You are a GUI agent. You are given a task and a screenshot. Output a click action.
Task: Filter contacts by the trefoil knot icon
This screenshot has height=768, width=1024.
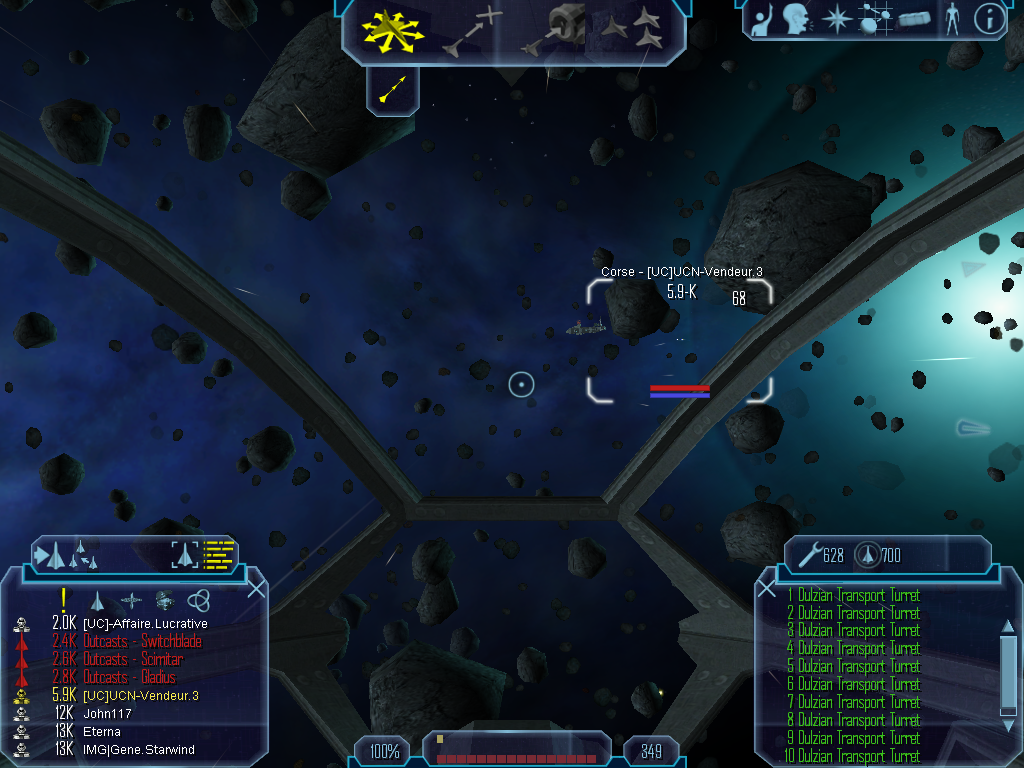(x=198, y=600)
